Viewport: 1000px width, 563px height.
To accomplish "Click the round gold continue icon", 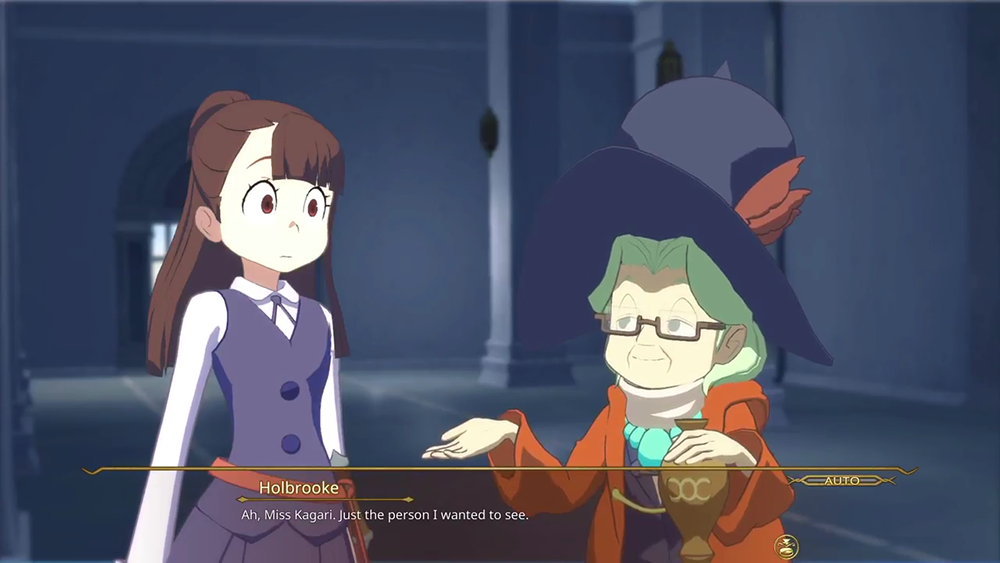I will pyautogui.click(x=786, y=546).
